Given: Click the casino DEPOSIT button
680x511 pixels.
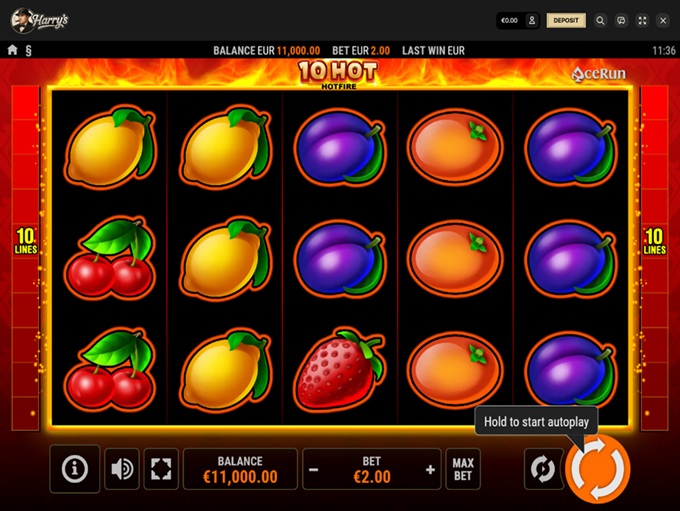Looking at the screenshot, I should point(566,20).
